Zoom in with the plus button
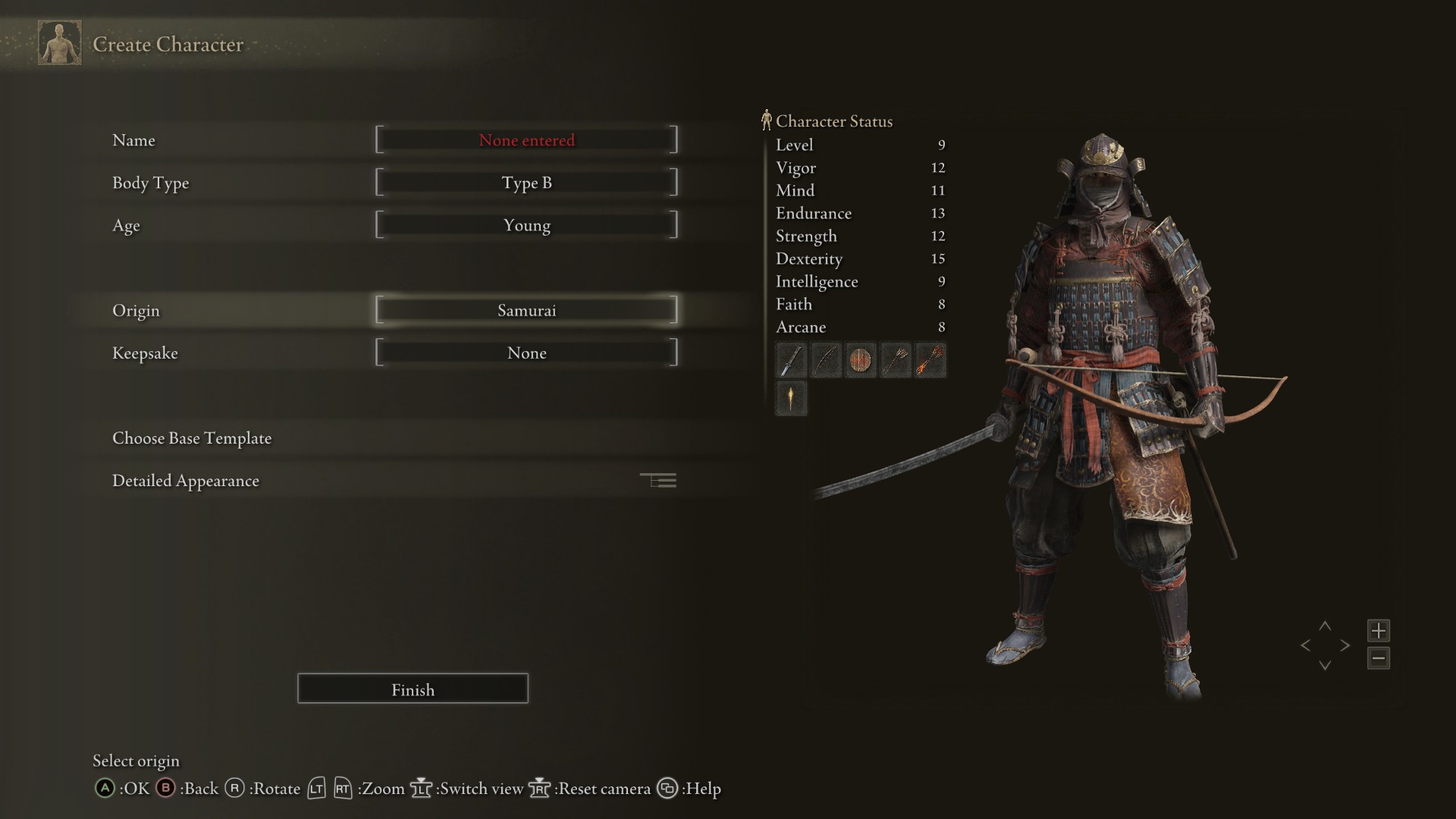Viewport: 1456px width, 819px height. pos(1378,630)
